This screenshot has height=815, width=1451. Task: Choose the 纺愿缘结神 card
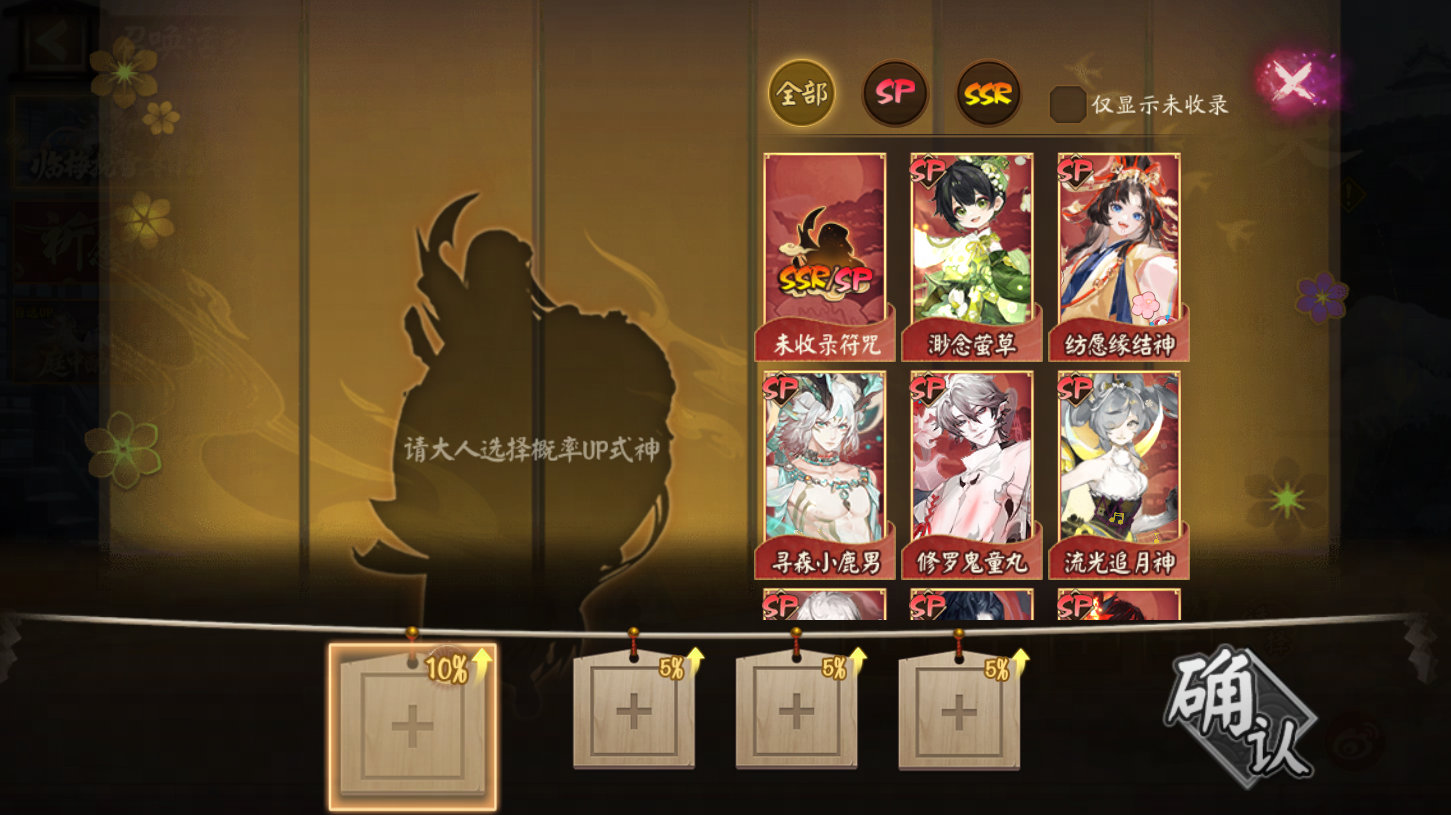(1117, 250)
